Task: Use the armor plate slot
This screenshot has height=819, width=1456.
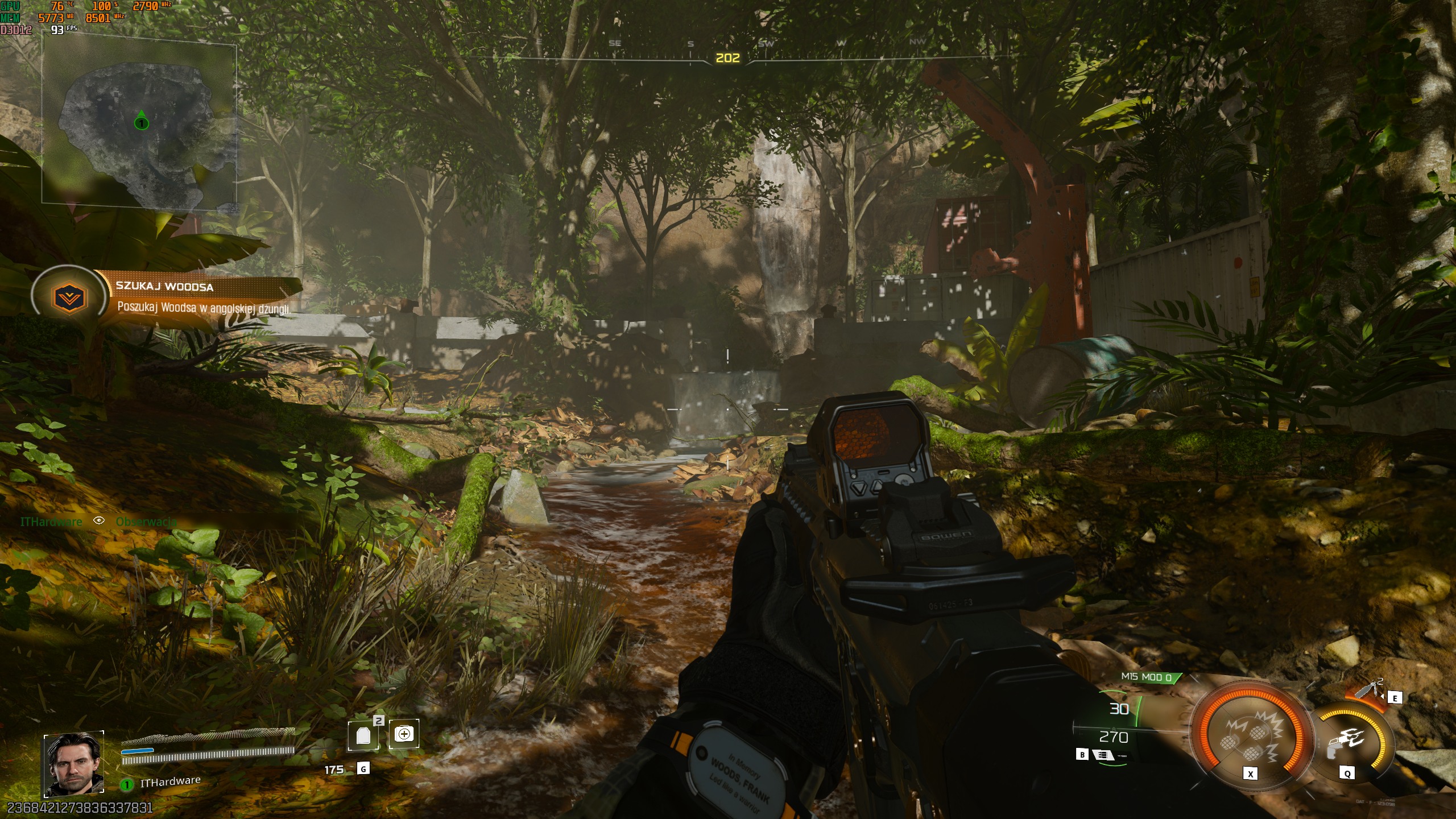Action: click(x=363, y=735)
